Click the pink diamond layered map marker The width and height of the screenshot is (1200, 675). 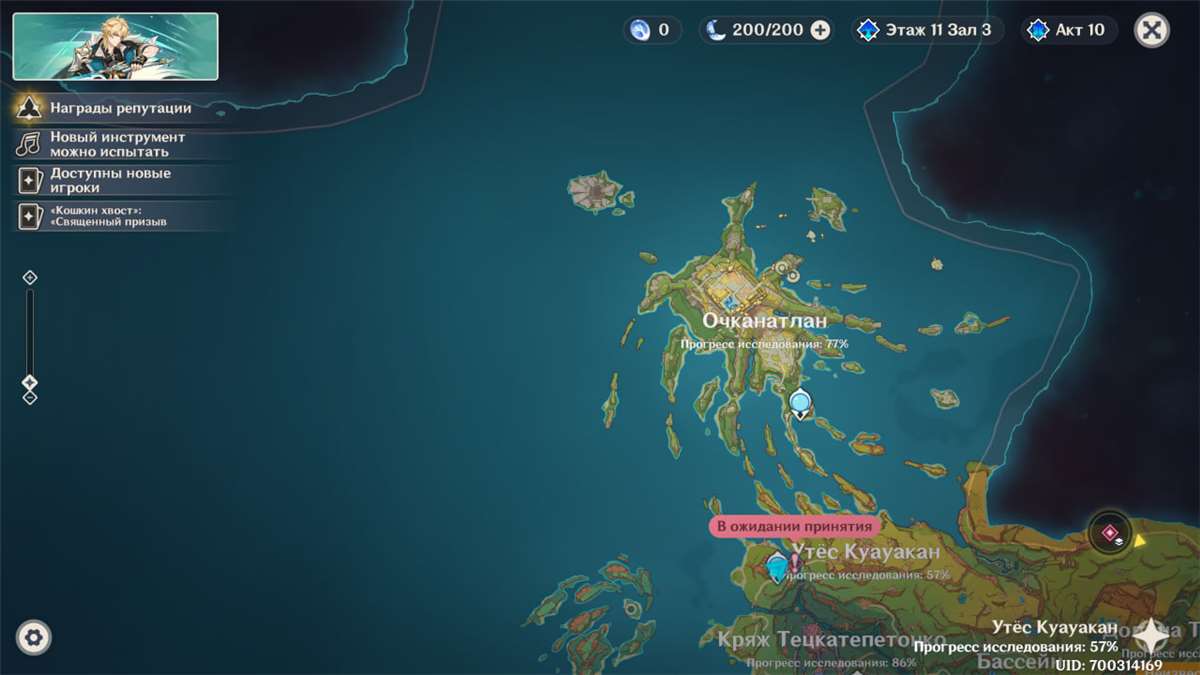click(x=1109, y=533)
